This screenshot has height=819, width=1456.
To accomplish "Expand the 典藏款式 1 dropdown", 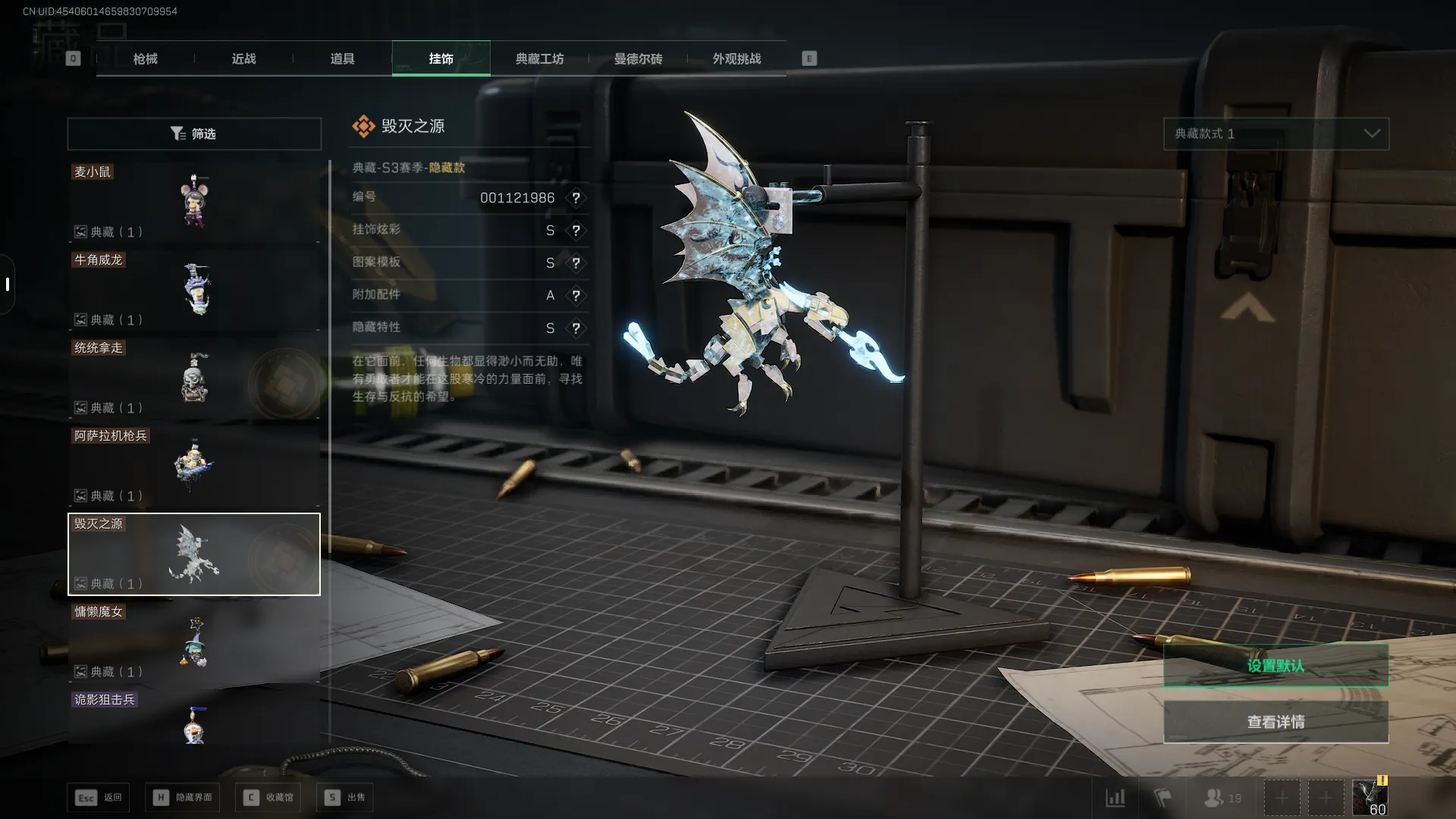I will coord(1276,133).
